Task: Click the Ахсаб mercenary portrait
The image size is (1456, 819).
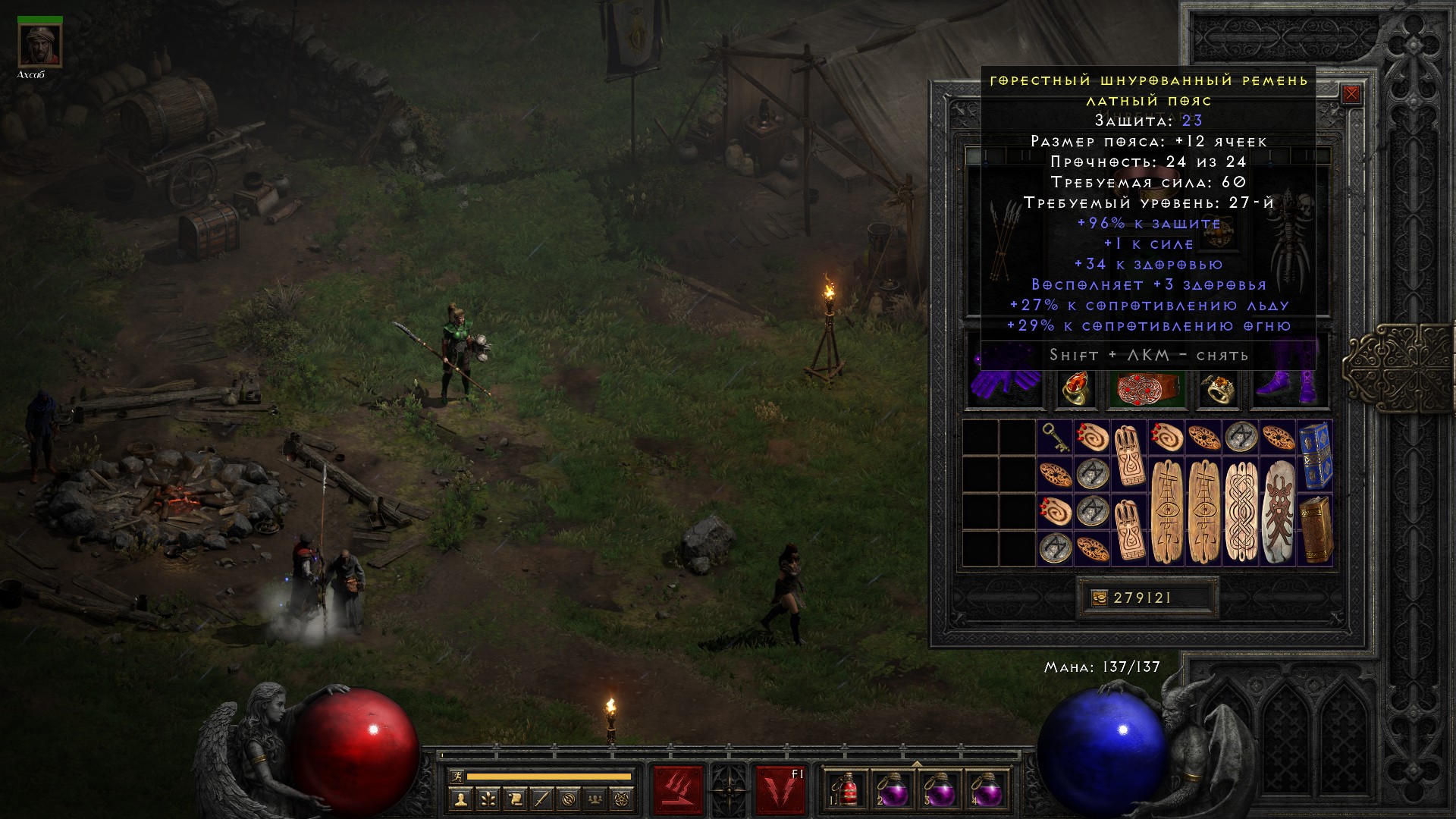Action: coord(39,45)
